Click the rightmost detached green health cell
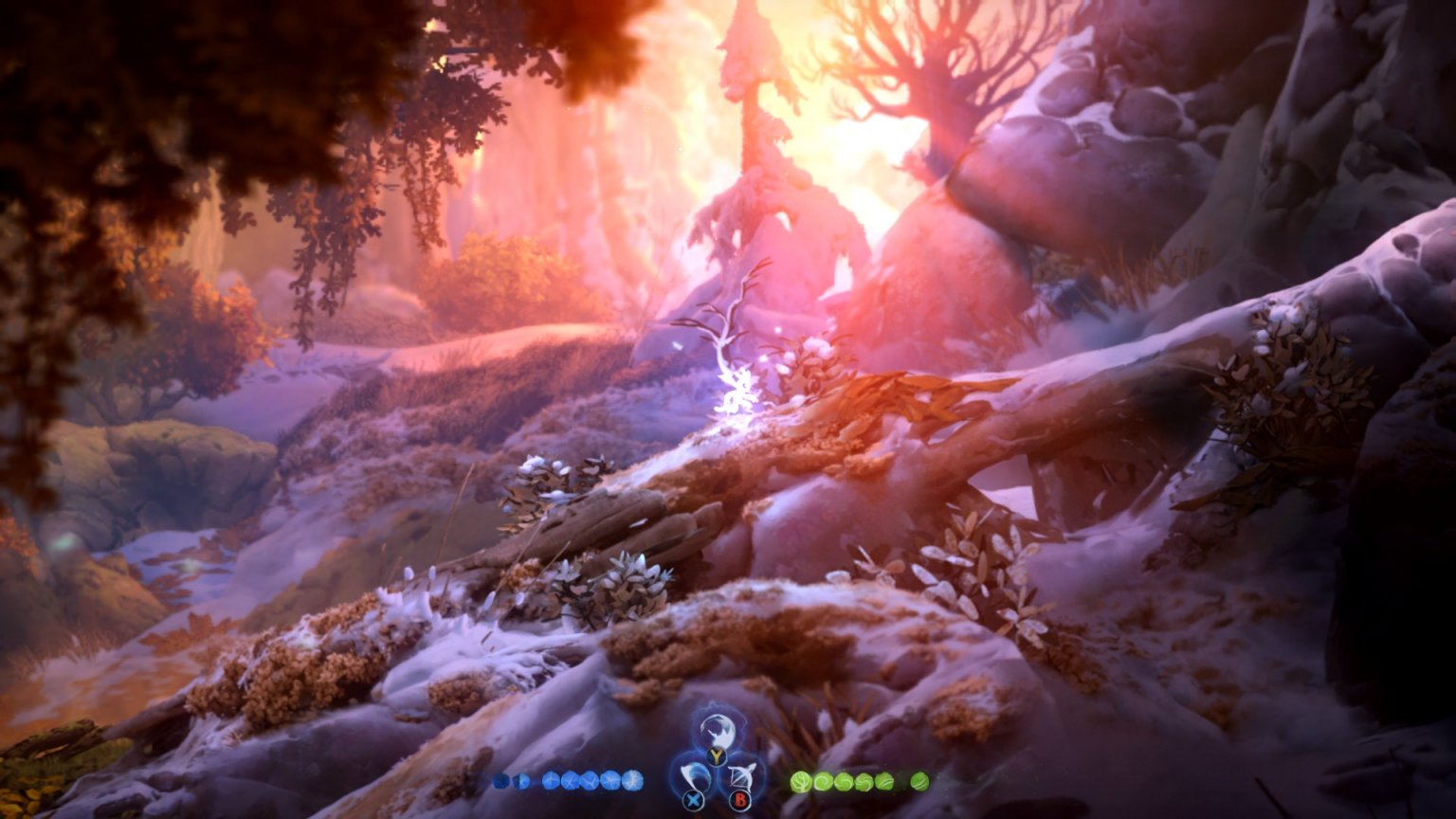Image resolution: width=1456 pixels, height=819 pixels. tap(919, 780)
